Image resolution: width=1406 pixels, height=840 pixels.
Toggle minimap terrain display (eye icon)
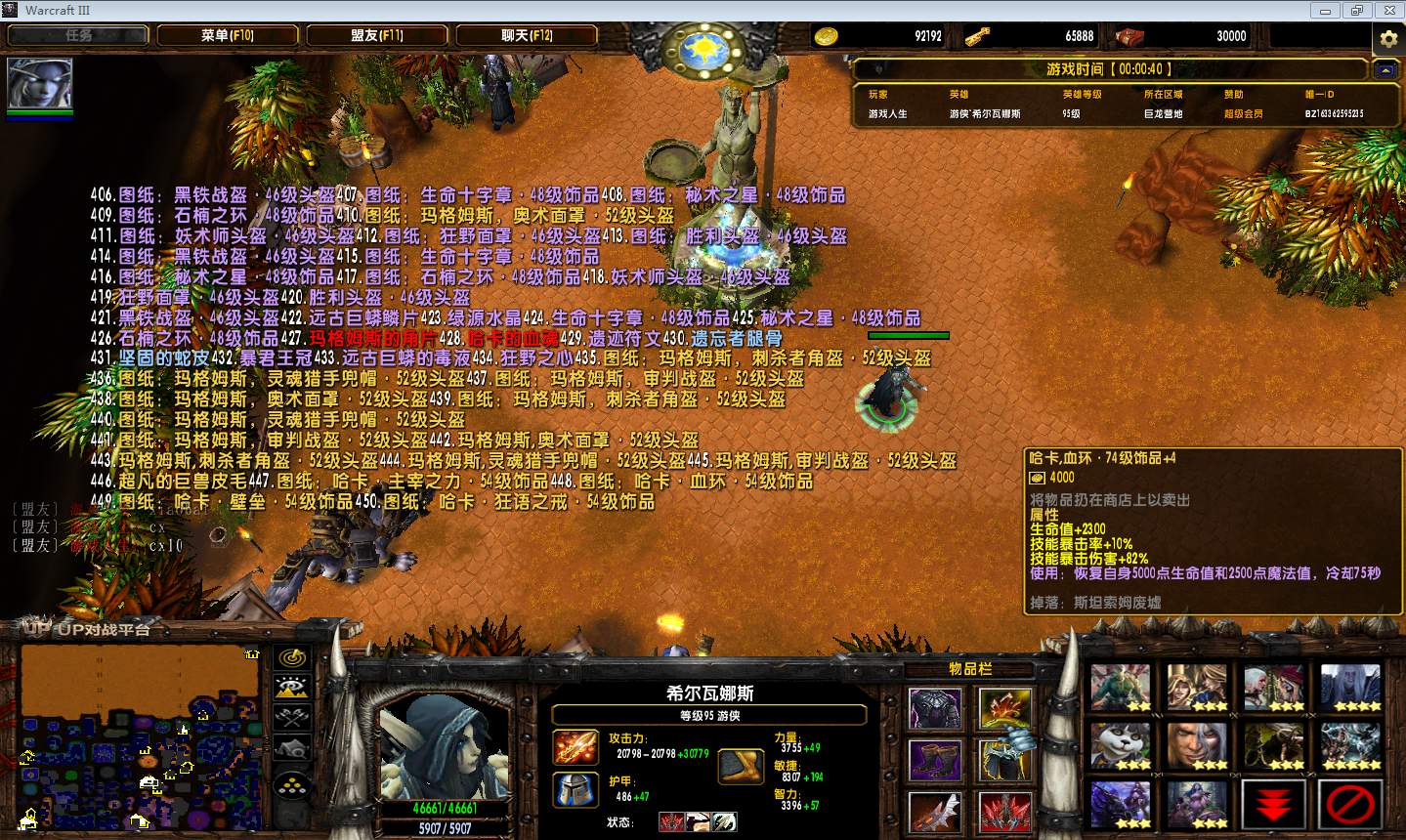tap(292, 688)
